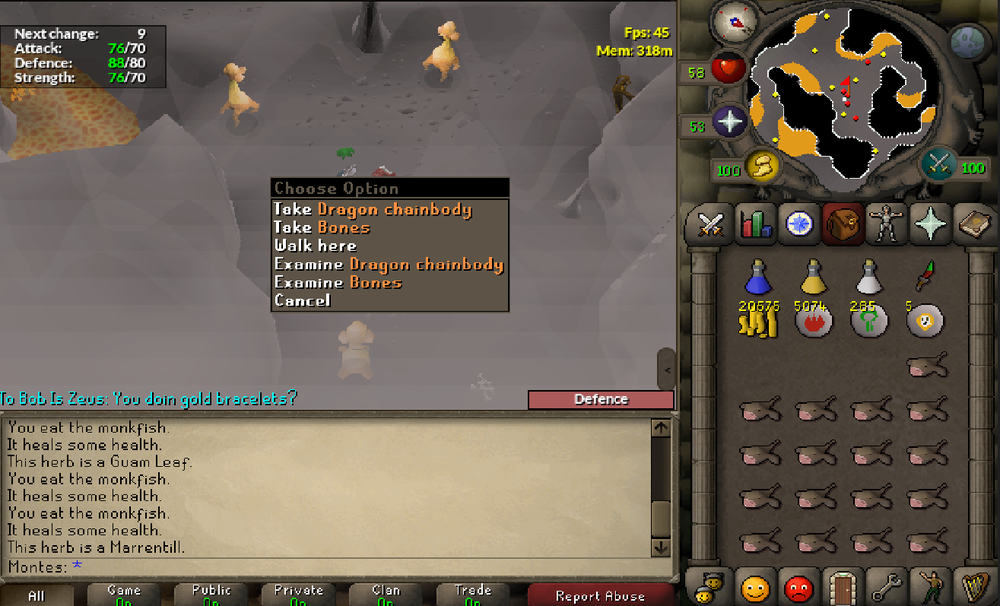Open the magic spellbook tab

pyautogui.click(x=973, y=225)
